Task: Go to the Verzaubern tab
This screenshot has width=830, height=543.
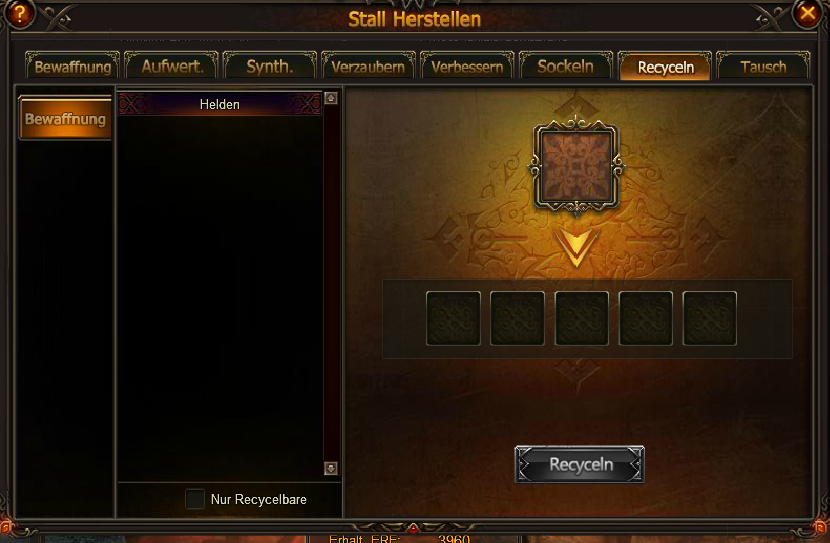Action: tap(369, 67)
